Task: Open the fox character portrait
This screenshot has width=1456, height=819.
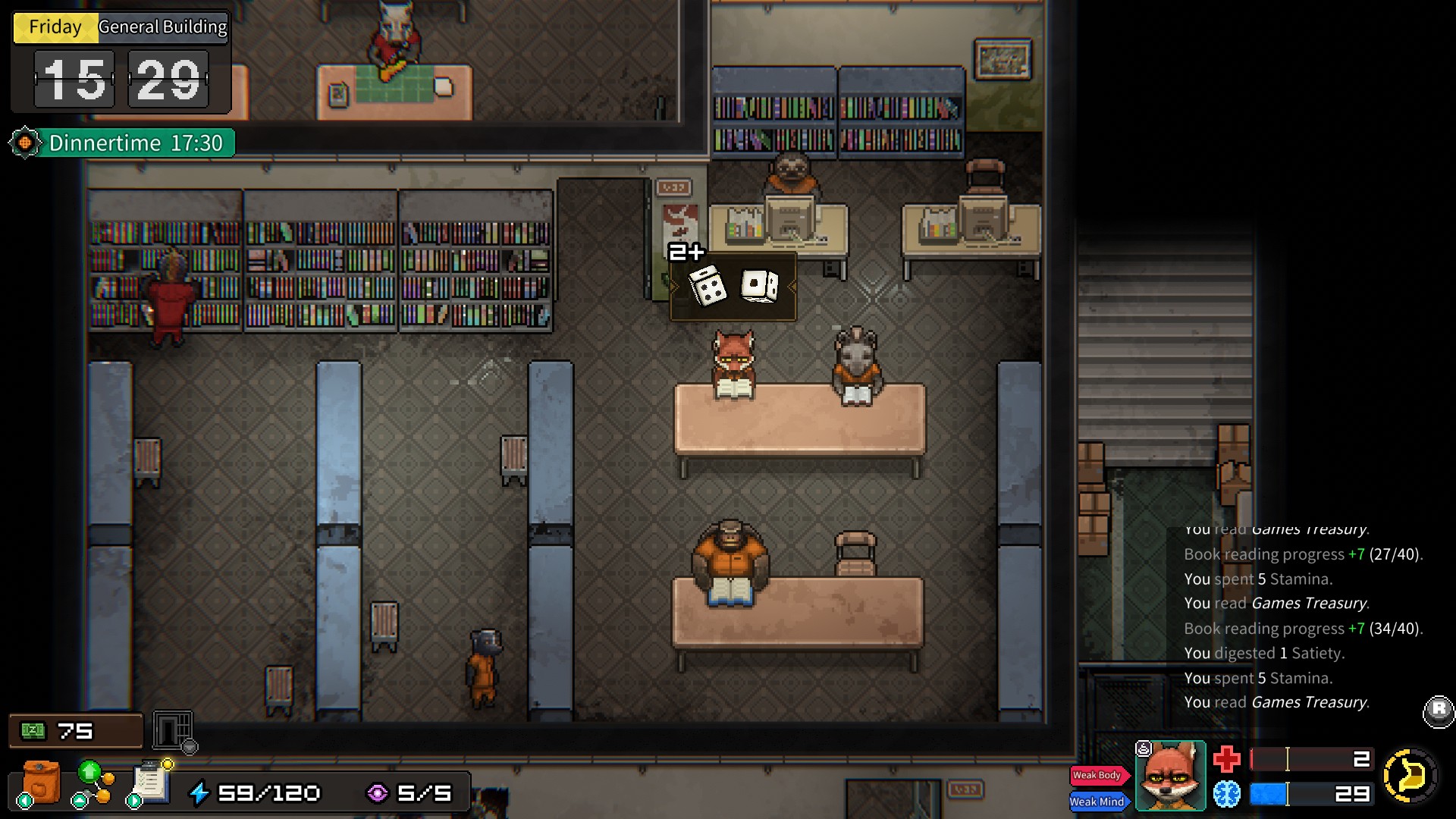Action: (x=1170, y=776)
